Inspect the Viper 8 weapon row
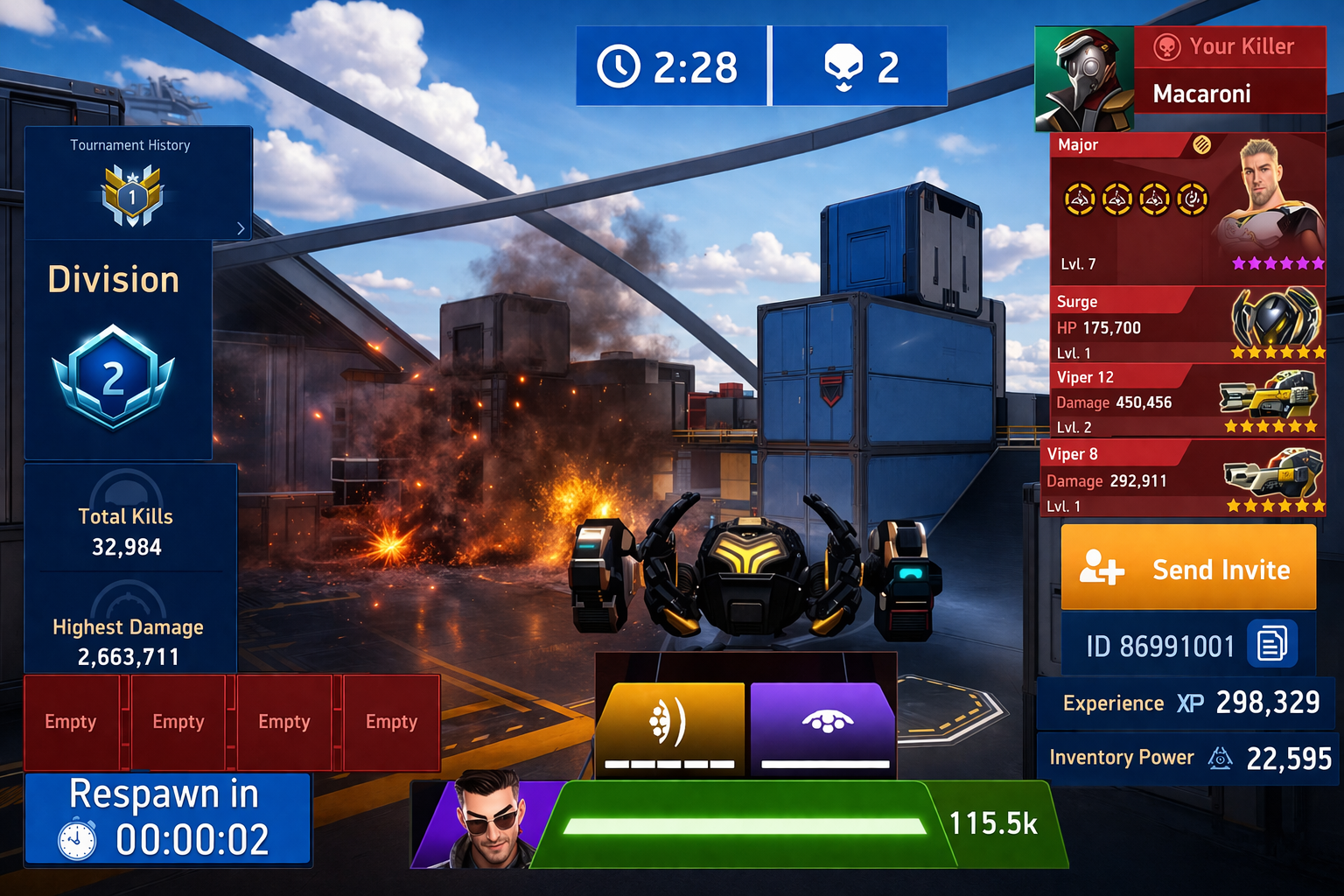 click(1183, 479)
